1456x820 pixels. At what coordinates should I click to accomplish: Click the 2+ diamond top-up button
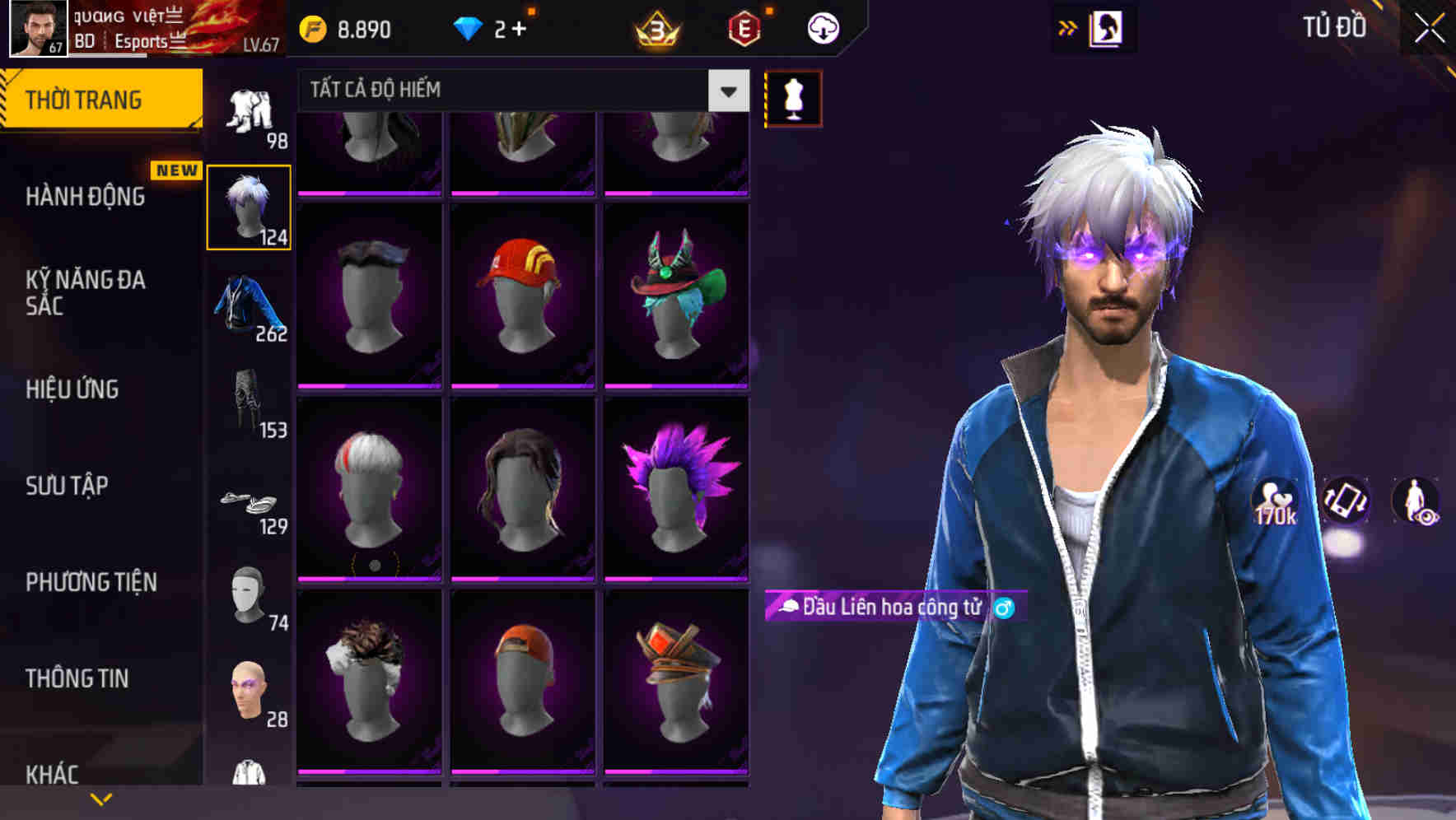pos(494,27)
